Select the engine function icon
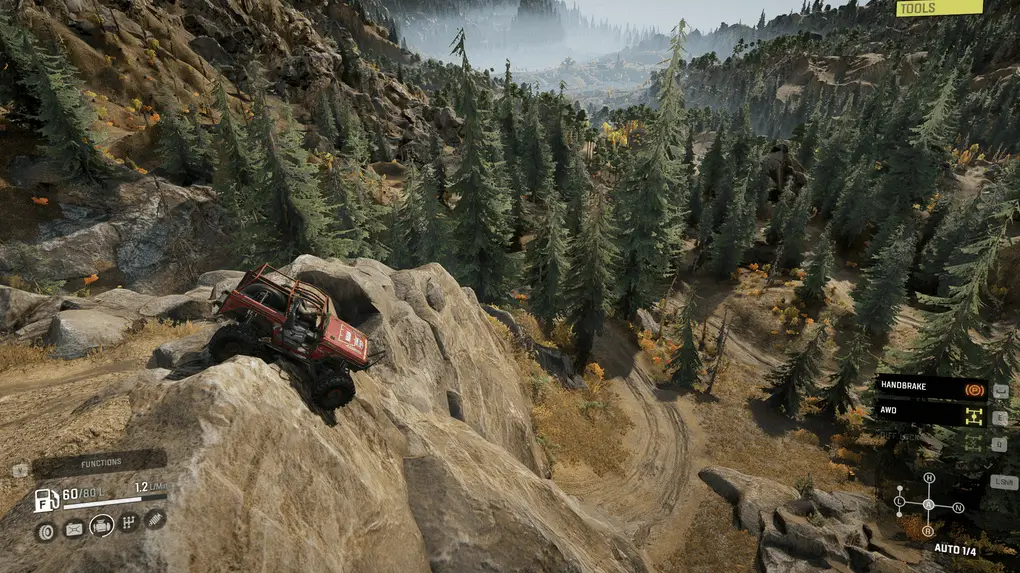This screenshot has width=1020, height=573. pos(101,525)
